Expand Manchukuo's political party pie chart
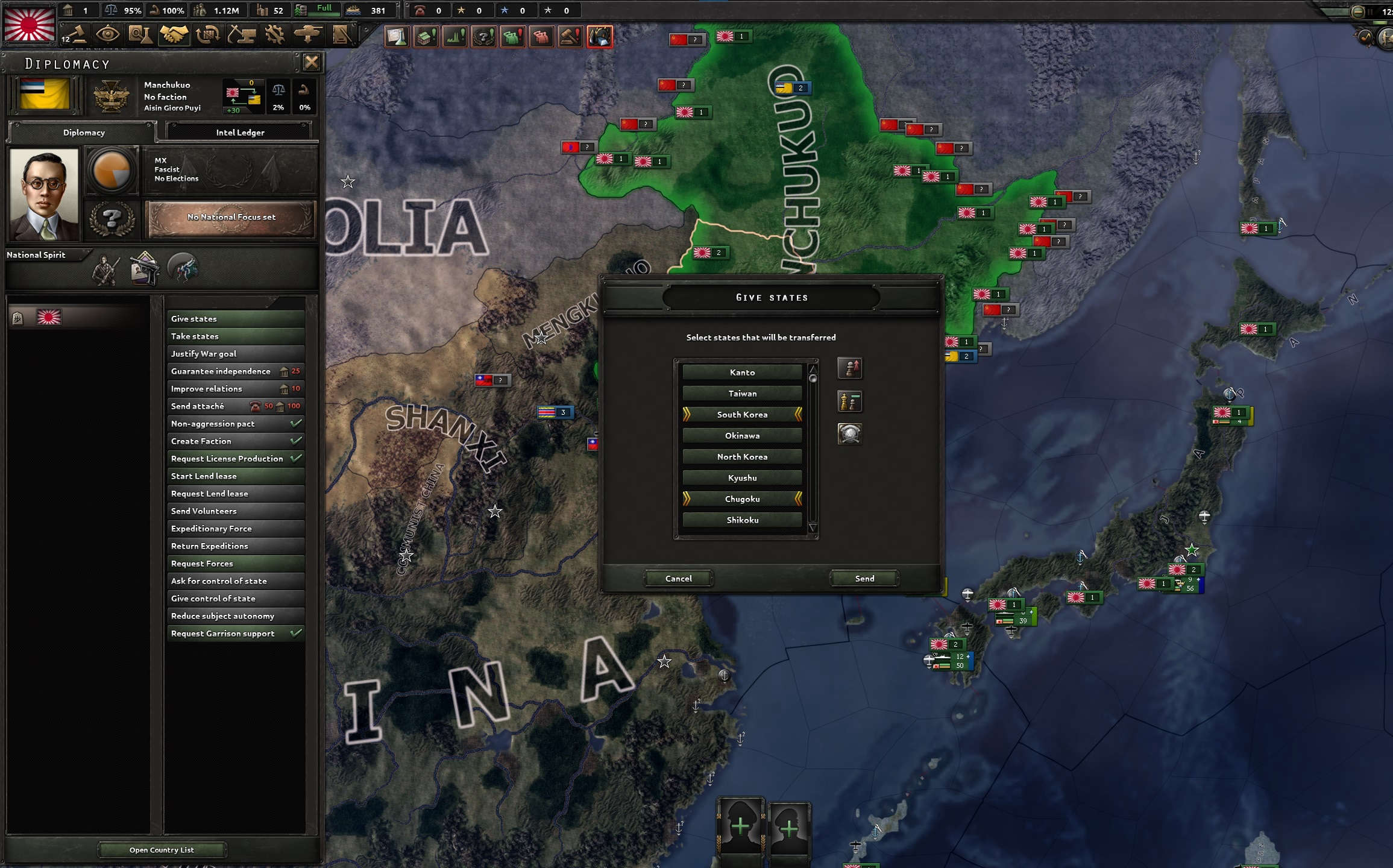 (112, 171)
